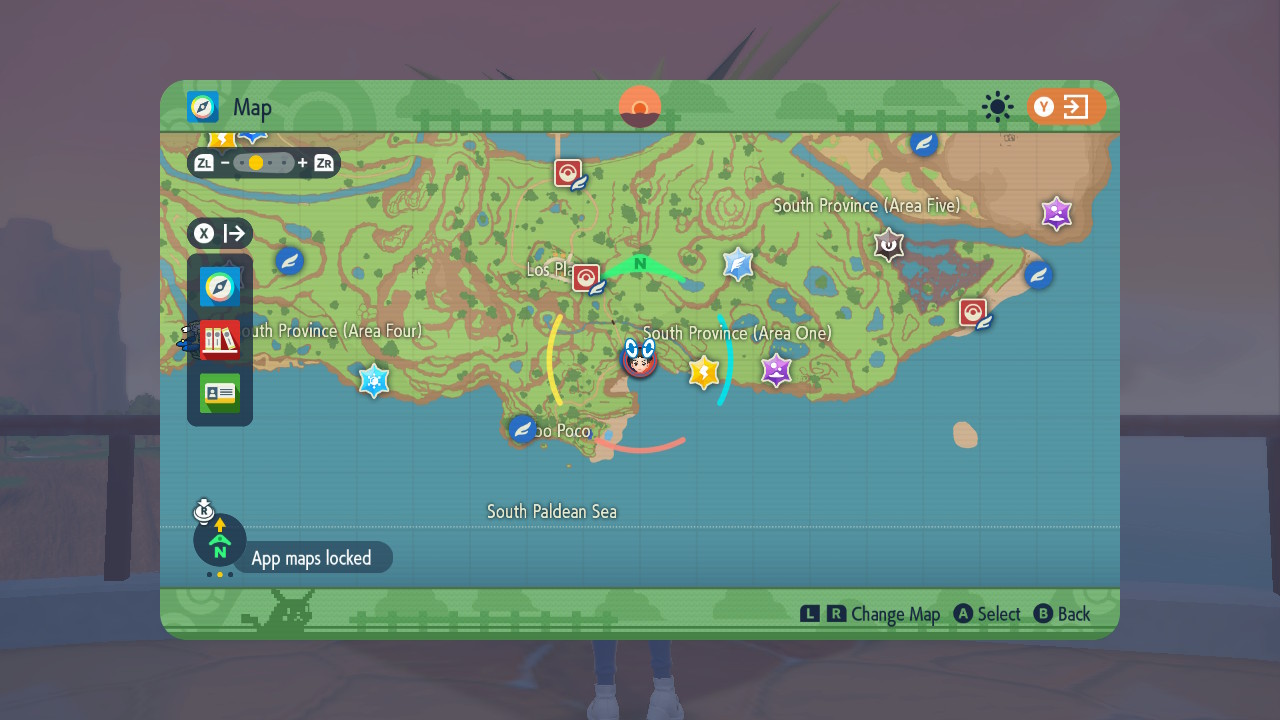Click the compass rose at bottom left
1280x720 pixels.
point(219,541)
